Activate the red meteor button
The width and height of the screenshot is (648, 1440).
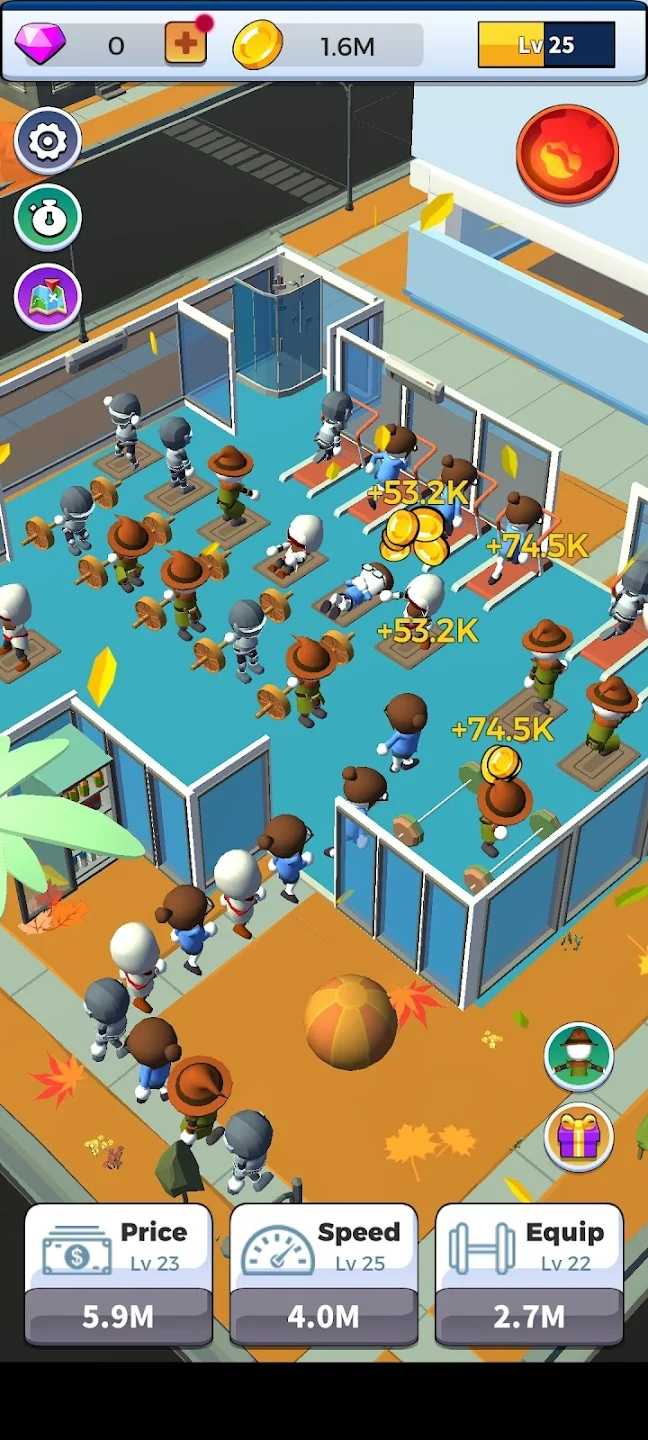567,154
